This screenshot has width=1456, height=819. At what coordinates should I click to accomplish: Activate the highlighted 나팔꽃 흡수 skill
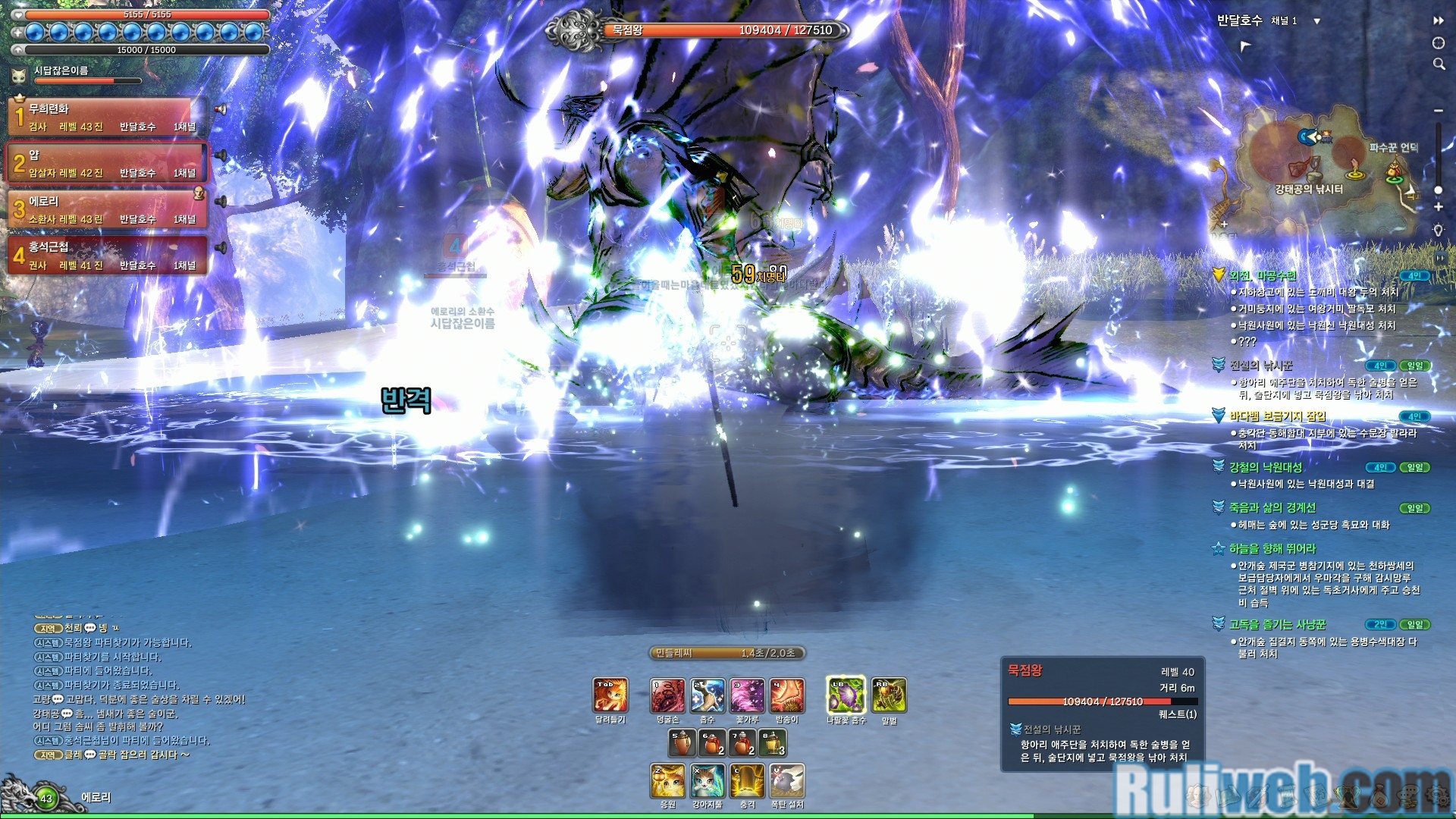point(845,695)
